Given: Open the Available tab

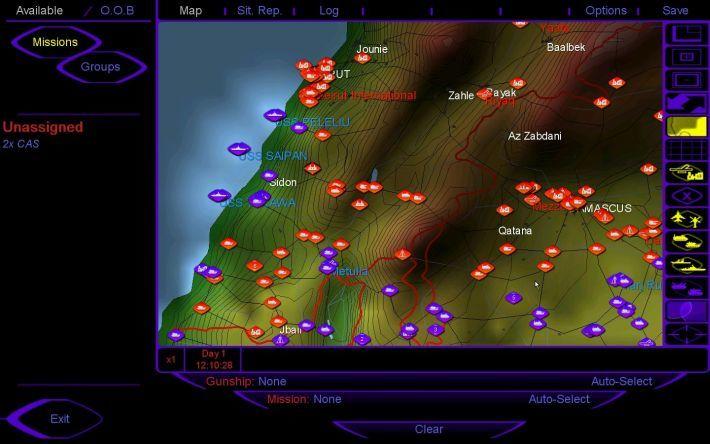Looking at the screenshot, I should (x=39, y=10).
